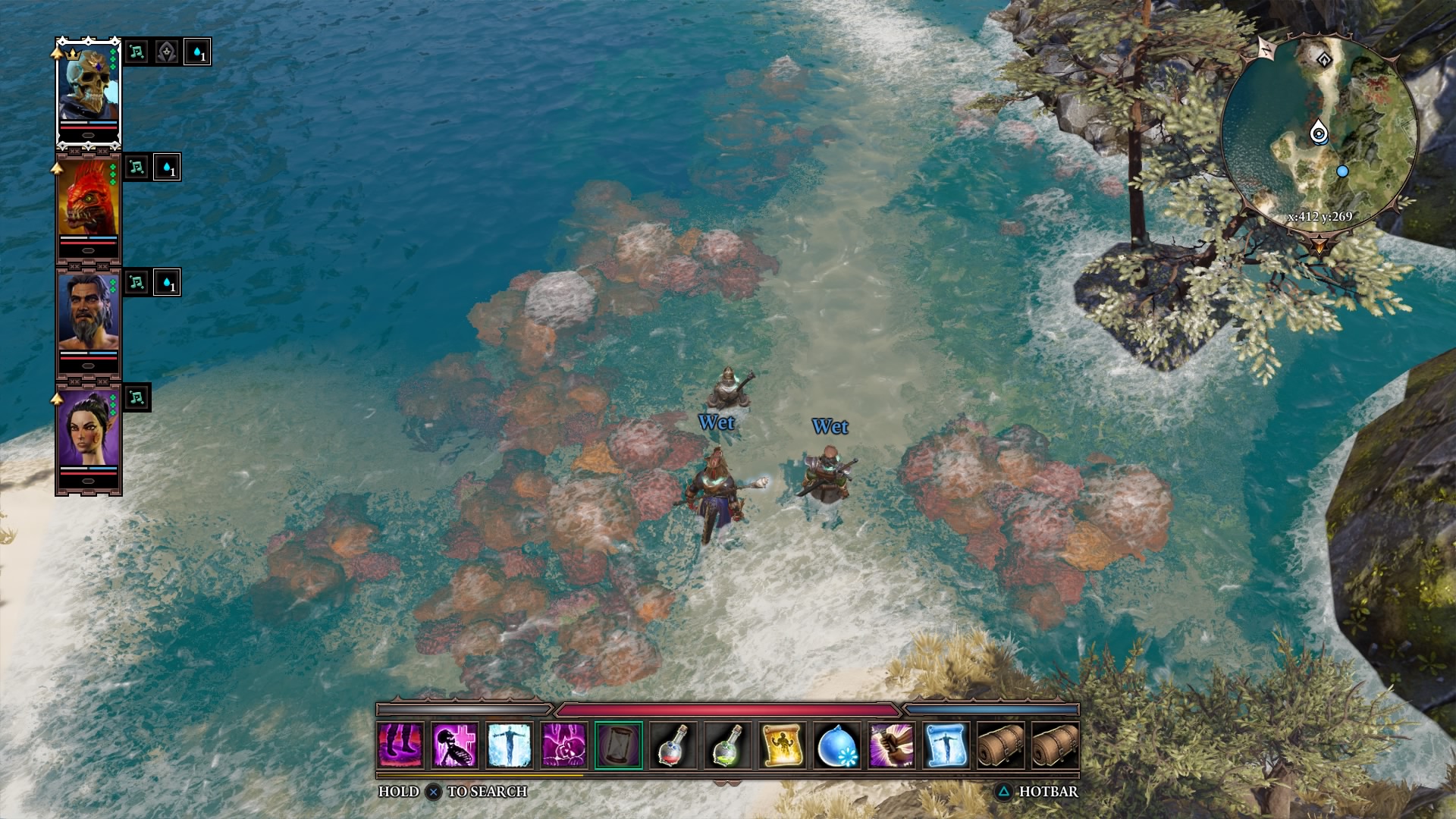Read the glowing blue figure scroll
Screen dimensions: 1456x819
click(x=946, y=745)
